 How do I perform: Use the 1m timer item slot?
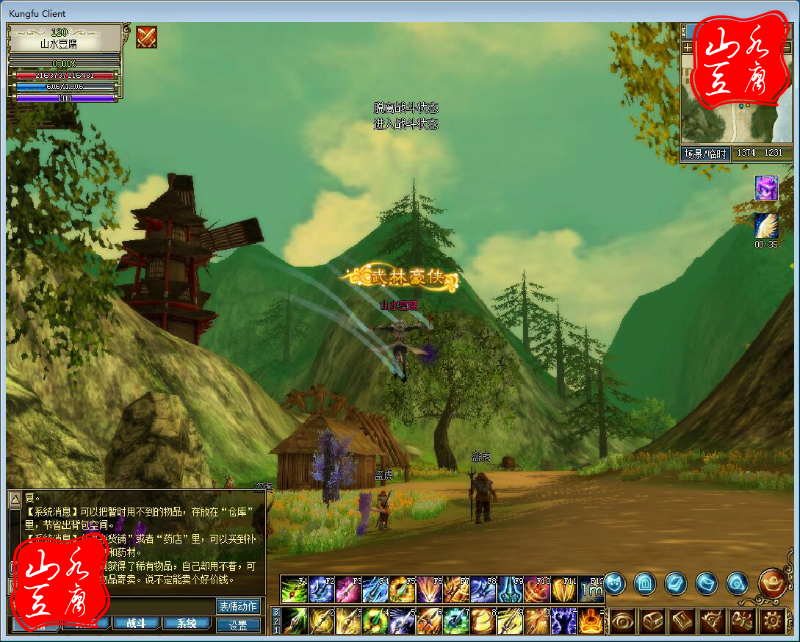[x=591, y=589]
